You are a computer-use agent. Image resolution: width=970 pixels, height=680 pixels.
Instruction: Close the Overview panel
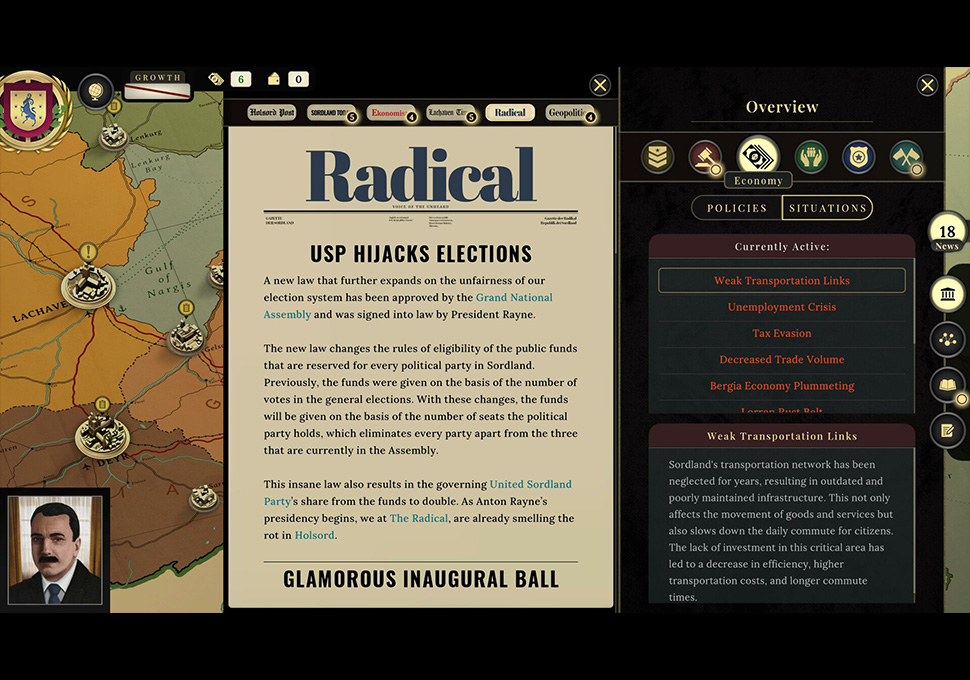927,85
